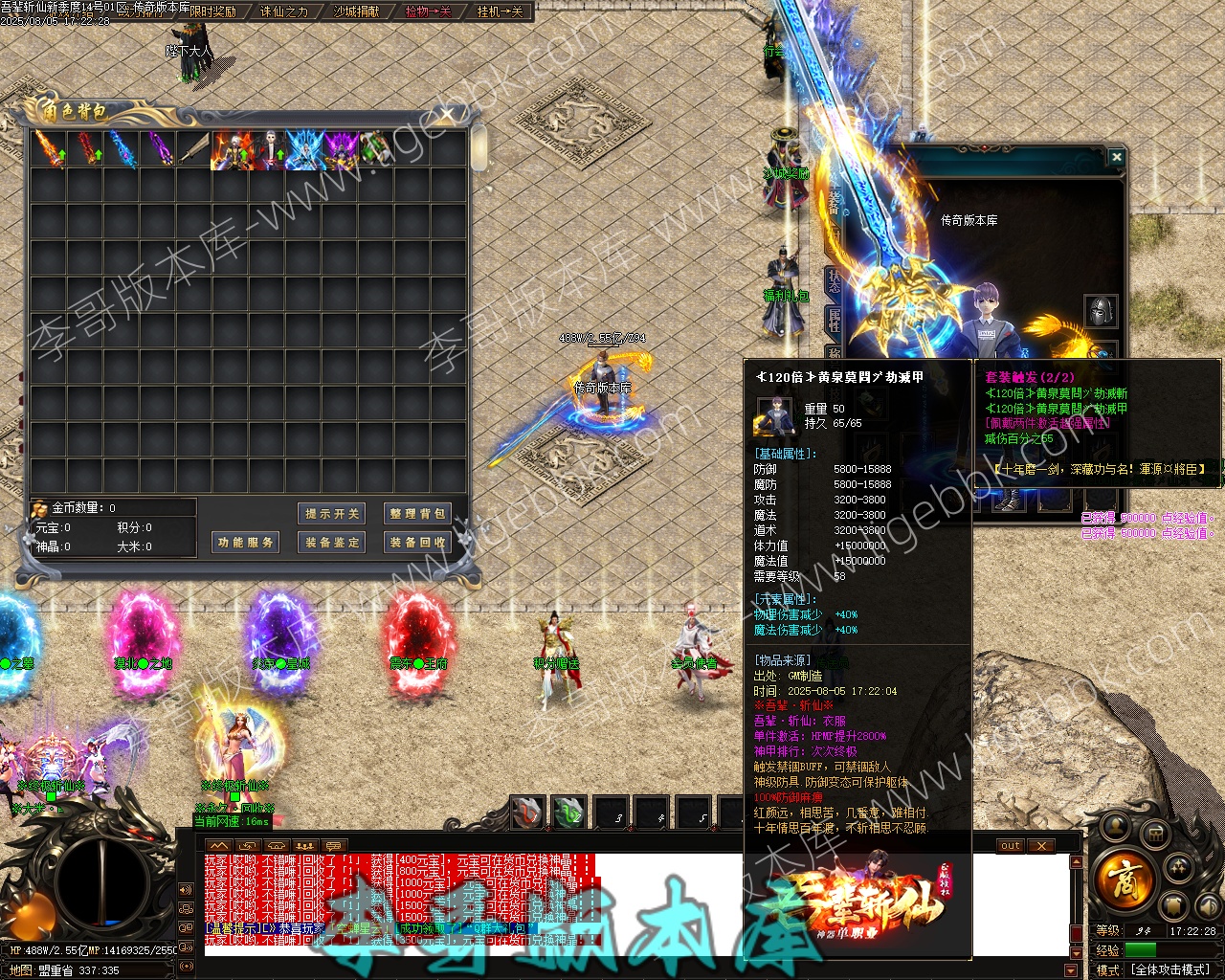The width and height of the screenshot is (1225, 980).
Task: Open the 沙城捐献 donation menu
Action: pyautogui.click(x=356, y=12)
